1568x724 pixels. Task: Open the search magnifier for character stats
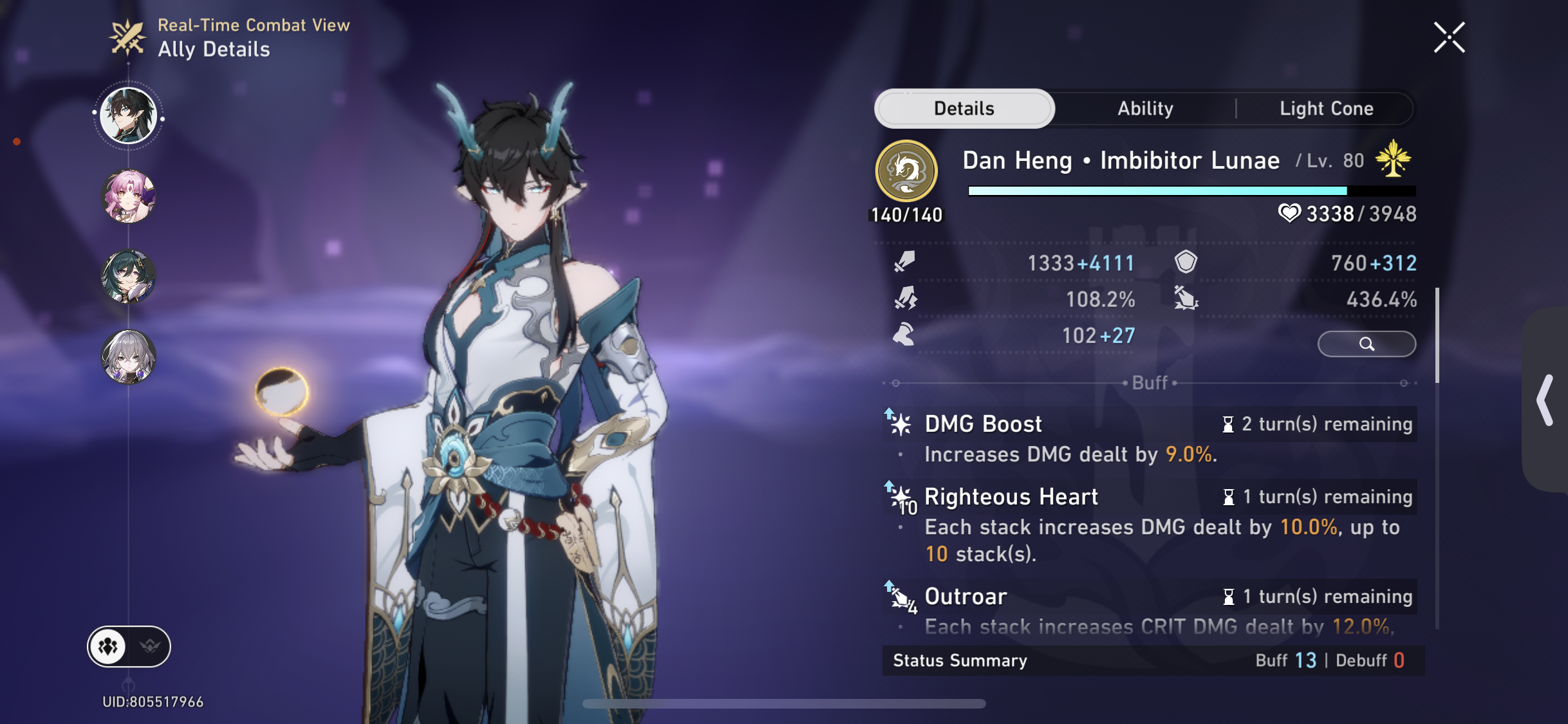[1366, 344]
